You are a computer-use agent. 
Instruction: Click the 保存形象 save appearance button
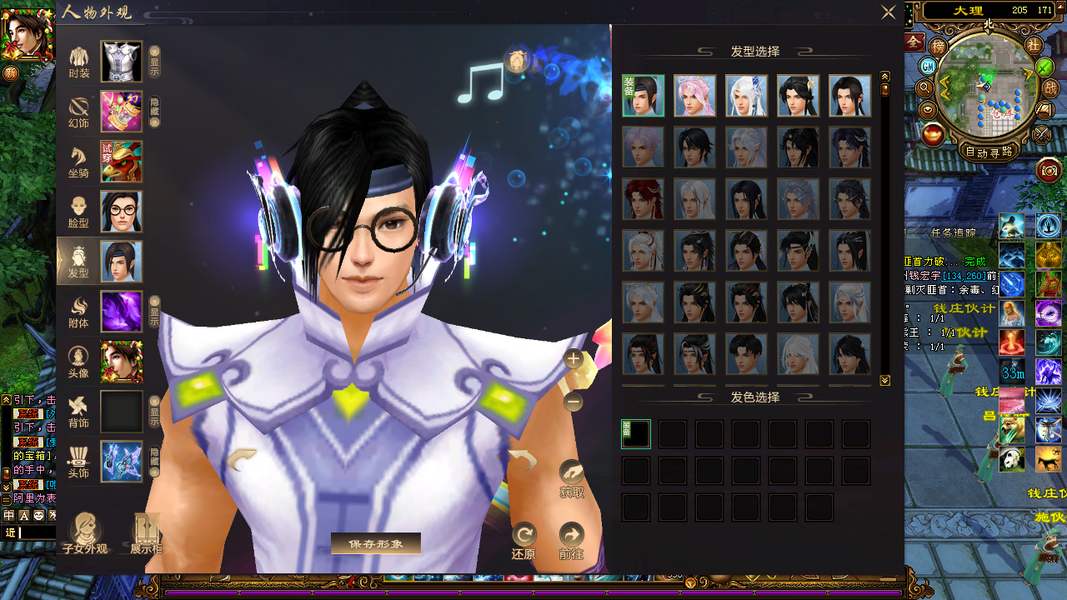point(376,543)
